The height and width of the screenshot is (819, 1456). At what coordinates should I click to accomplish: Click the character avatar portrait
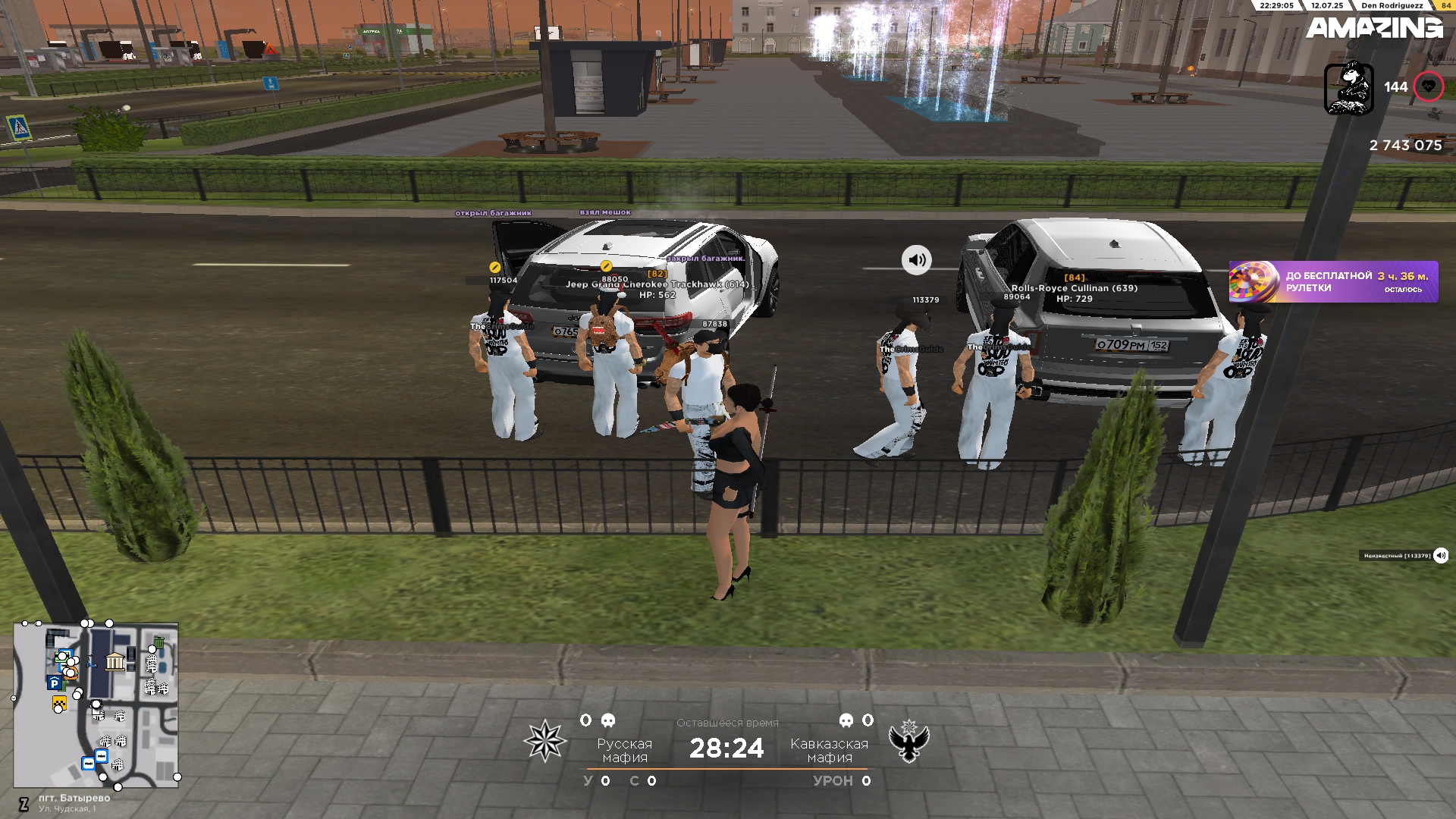point(1348,88)
